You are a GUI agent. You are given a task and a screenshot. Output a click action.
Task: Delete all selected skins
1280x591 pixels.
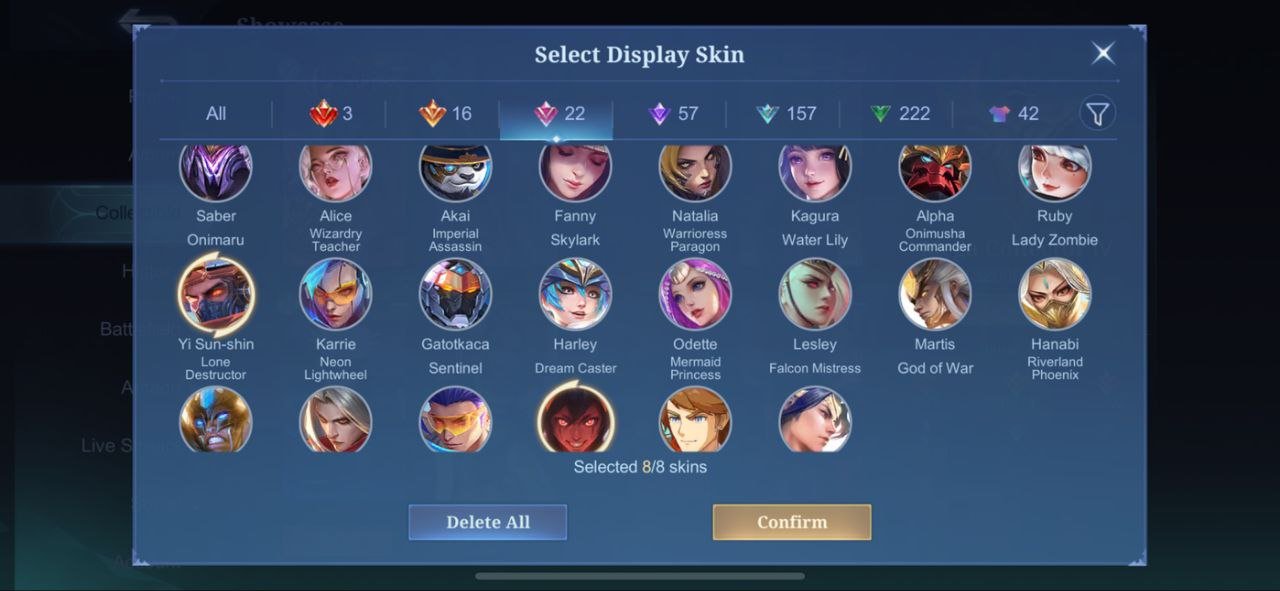click(488, 522)
